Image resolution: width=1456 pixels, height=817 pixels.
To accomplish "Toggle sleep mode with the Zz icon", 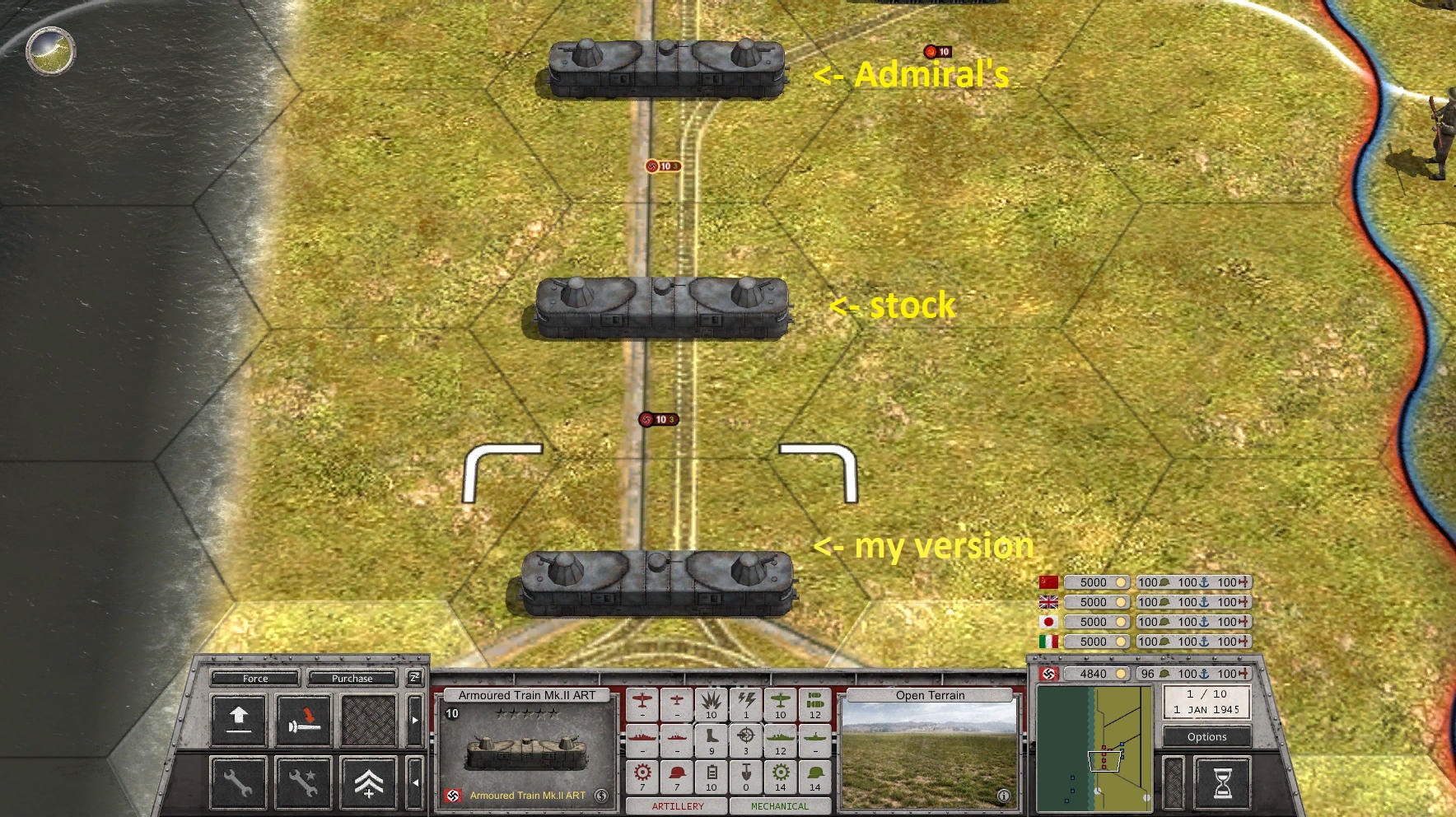I will pyautogui.click(x=414, y=678).
